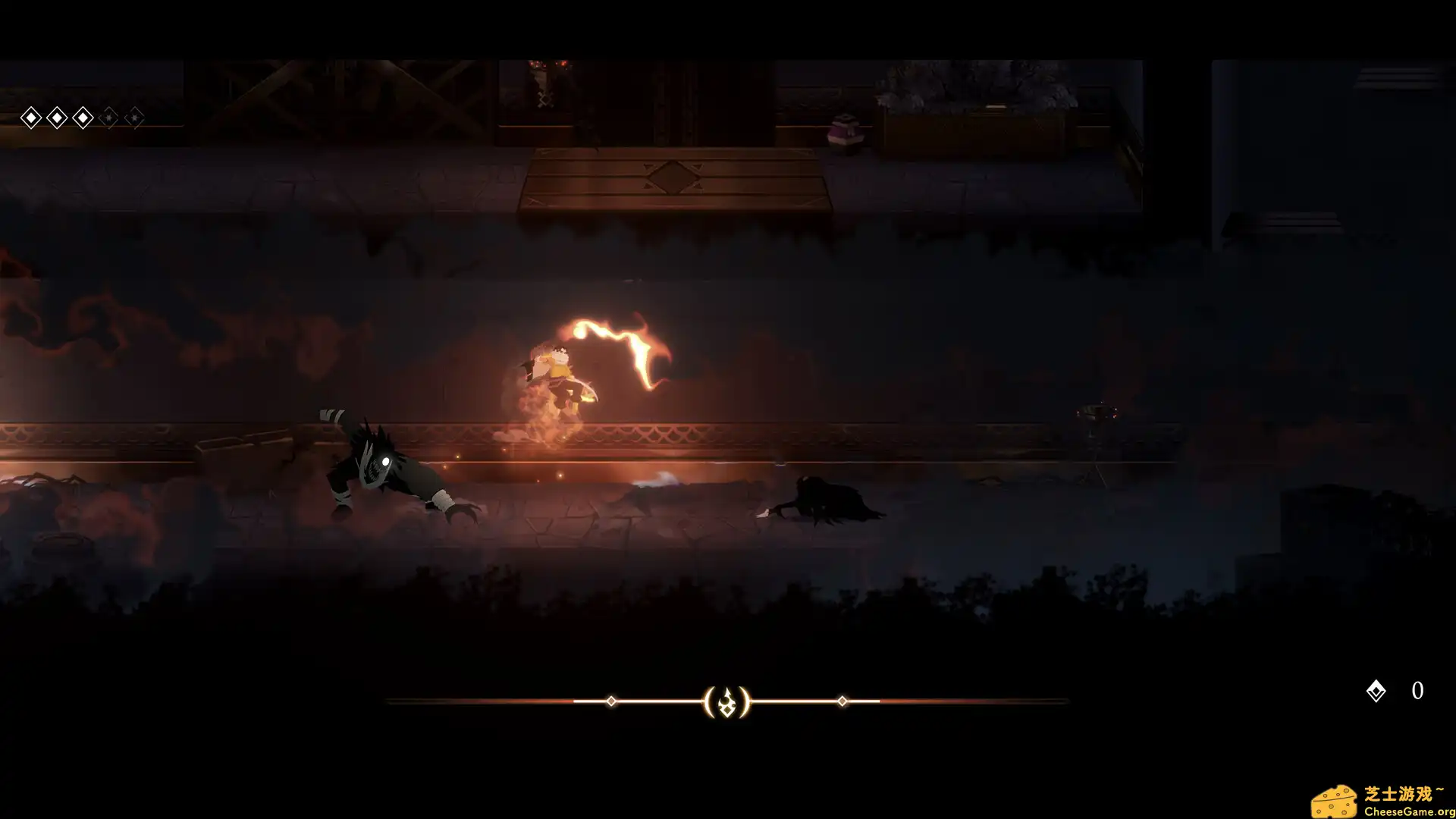Viewport: 1456px width, 819px height.
Task: Select the diamond currency icon
Action: coord(1376,691)
